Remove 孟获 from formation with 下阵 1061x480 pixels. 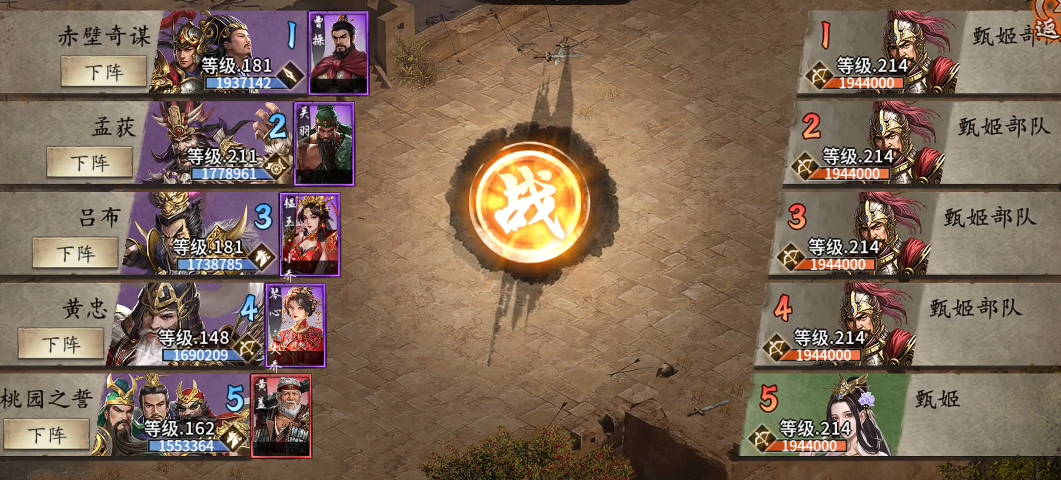coord(89,162)
